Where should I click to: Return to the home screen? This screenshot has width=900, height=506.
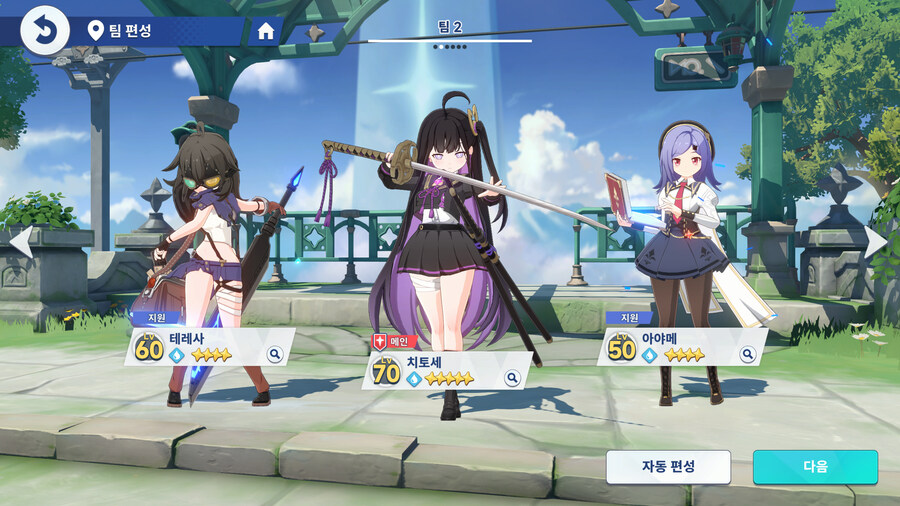(x=266, y=31)
